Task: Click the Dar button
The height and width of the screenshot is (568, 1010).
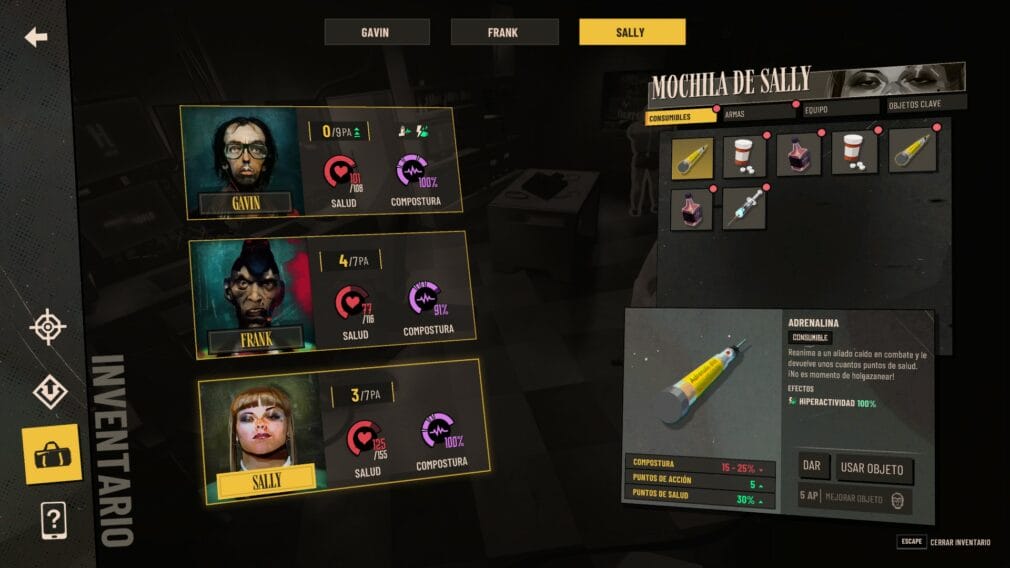Action: click(x=811, y=467)
